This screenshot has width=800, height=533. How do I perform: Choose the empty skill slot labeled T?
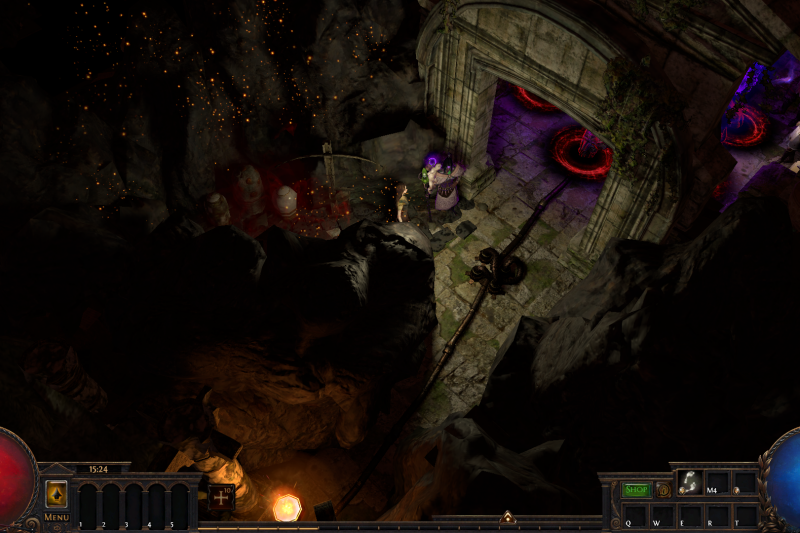[744, 514]
